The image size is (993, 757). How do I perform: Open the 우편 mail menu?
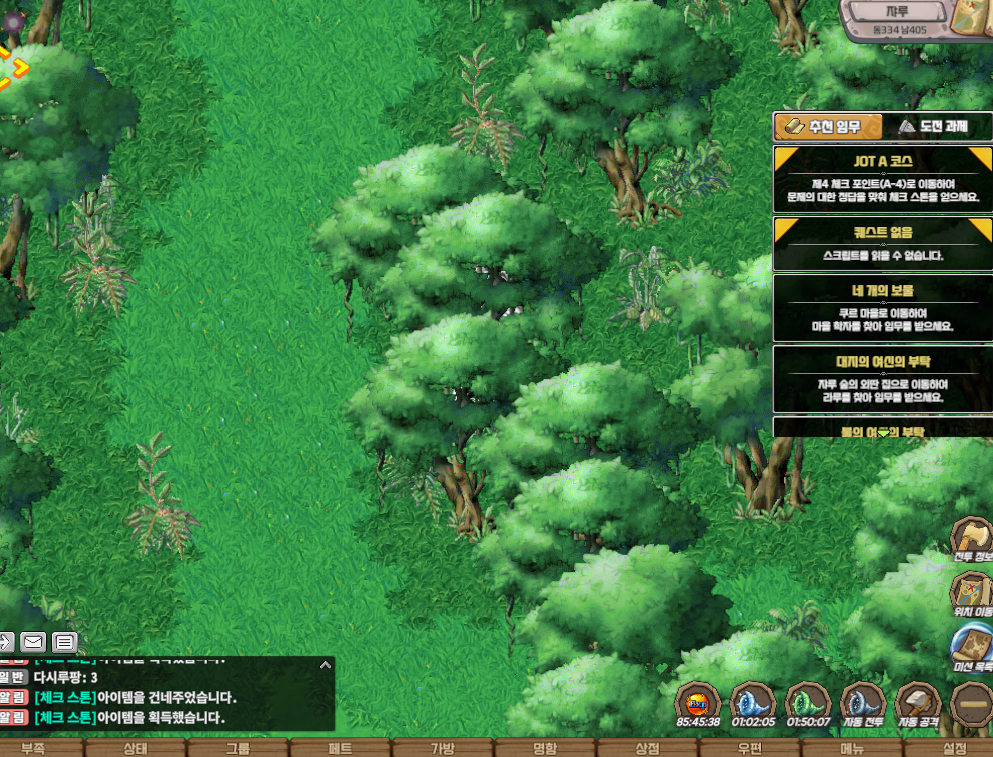point(750,748)
